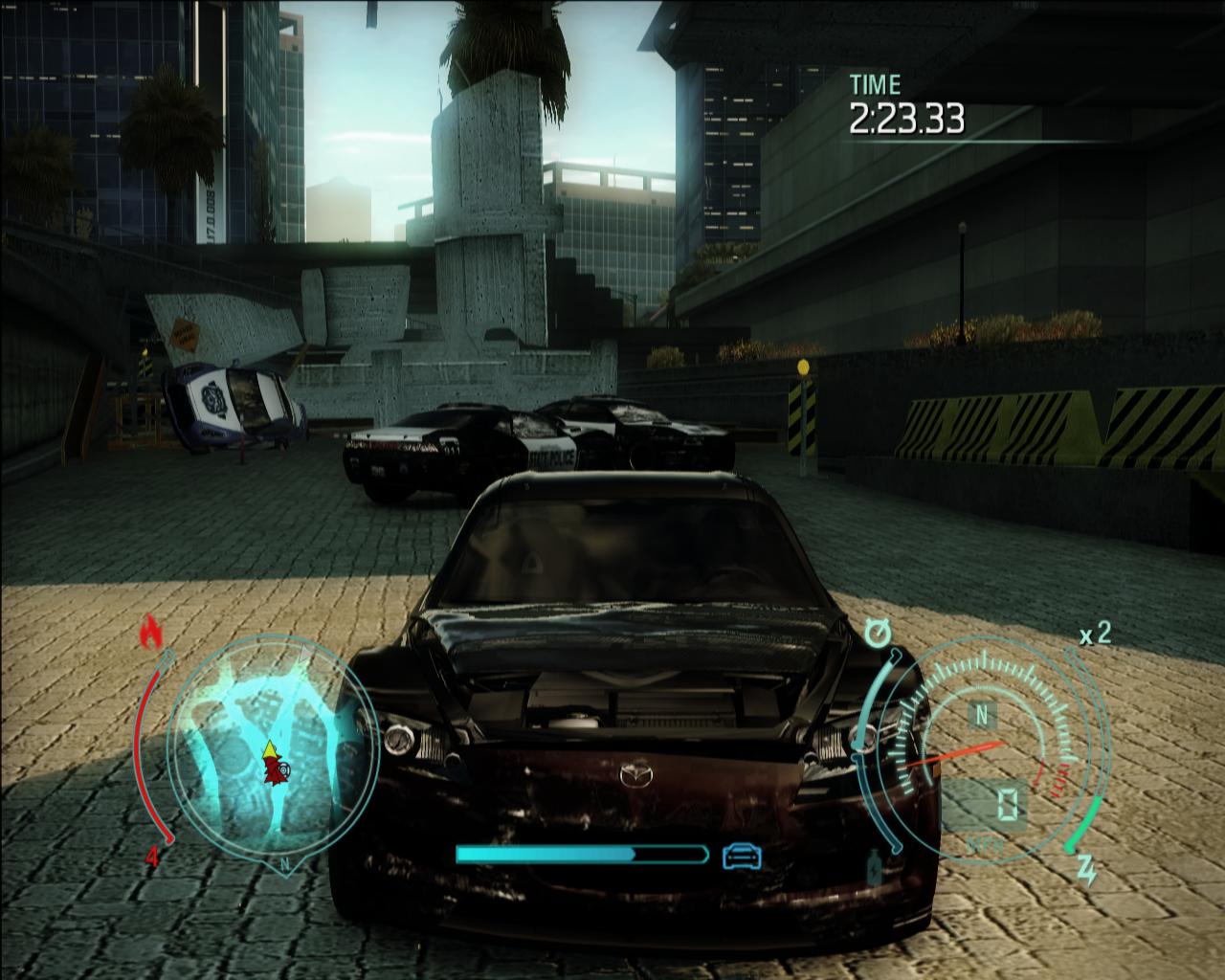Viewport: 1225px width, 980px height.
Task: Select the blue car damage icon
Action: [742, 855]
